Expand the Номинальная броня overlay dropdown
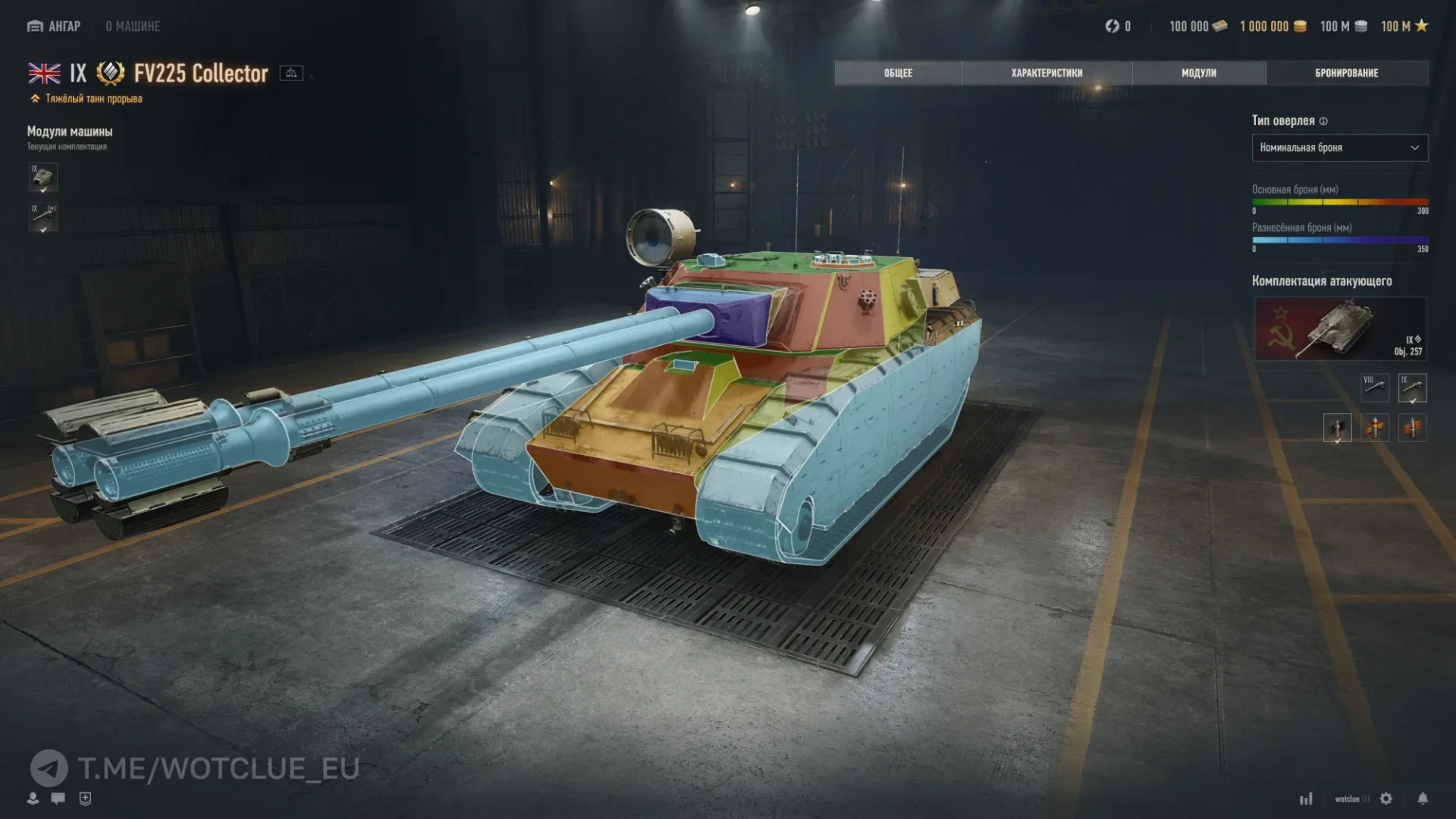 1339,148
